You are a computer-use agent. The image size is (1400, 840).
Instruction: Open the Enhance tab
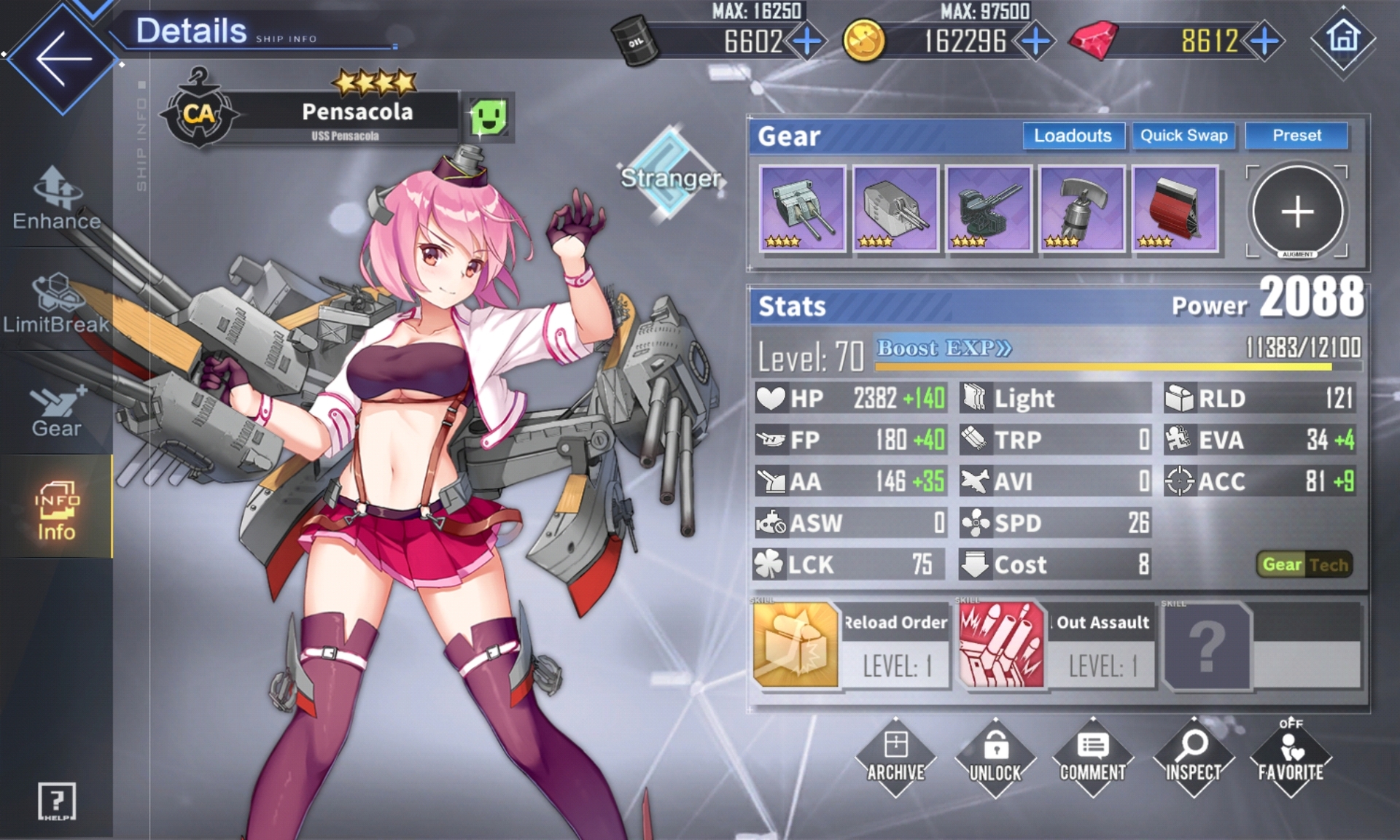pos(57,199)
